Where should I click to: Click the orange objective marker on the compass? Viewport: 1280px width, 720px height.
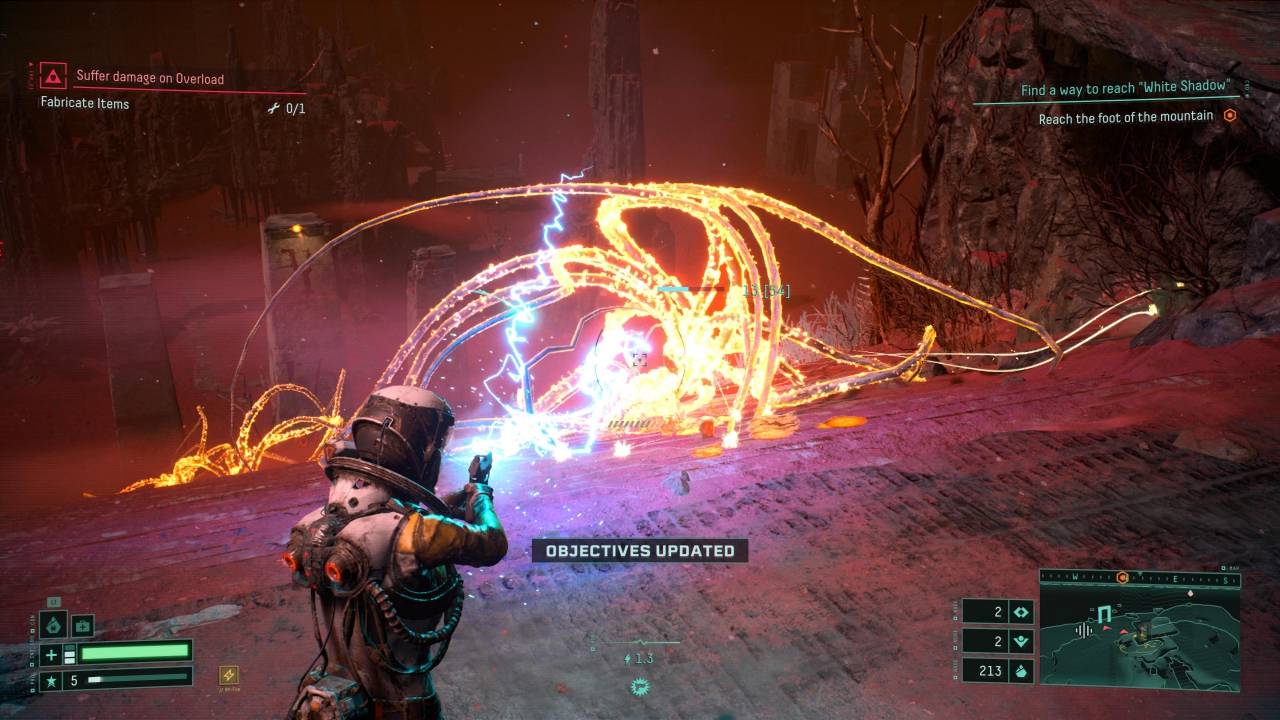1123,578
